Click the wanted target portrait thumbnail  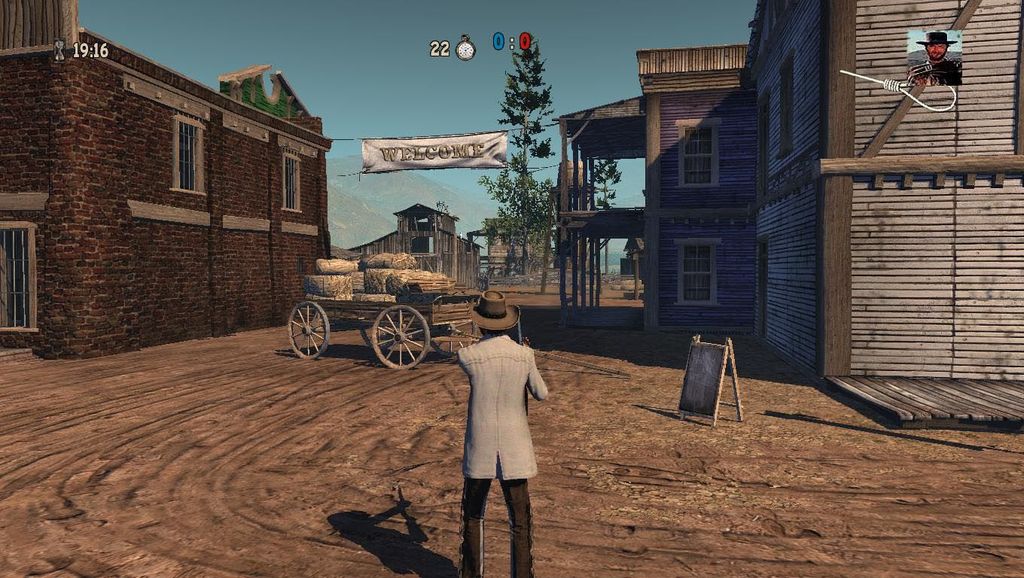934,57
